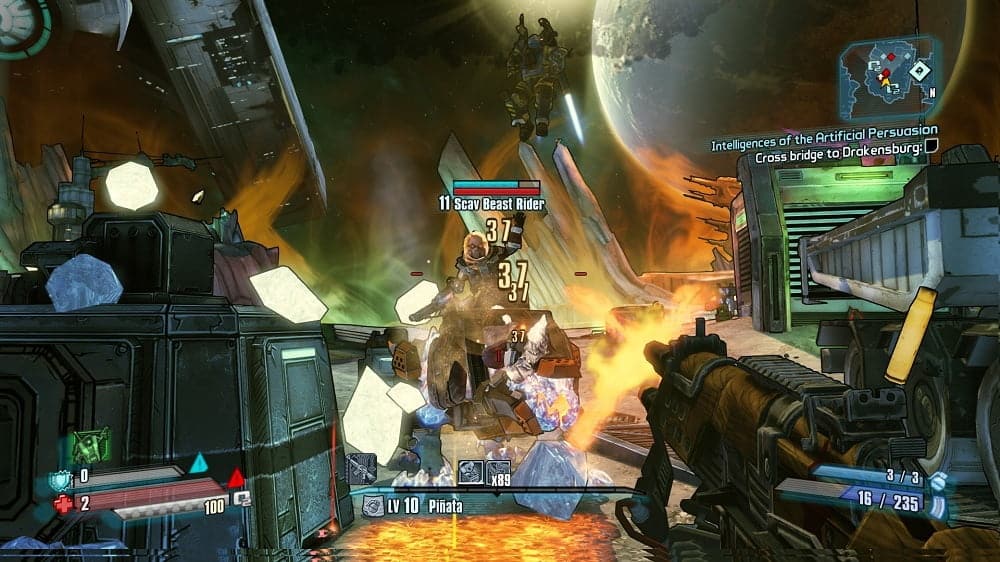Viewport: 1000px width, 562px height.
Task: Select the status icon showing x89
Action: coord(497,470)
